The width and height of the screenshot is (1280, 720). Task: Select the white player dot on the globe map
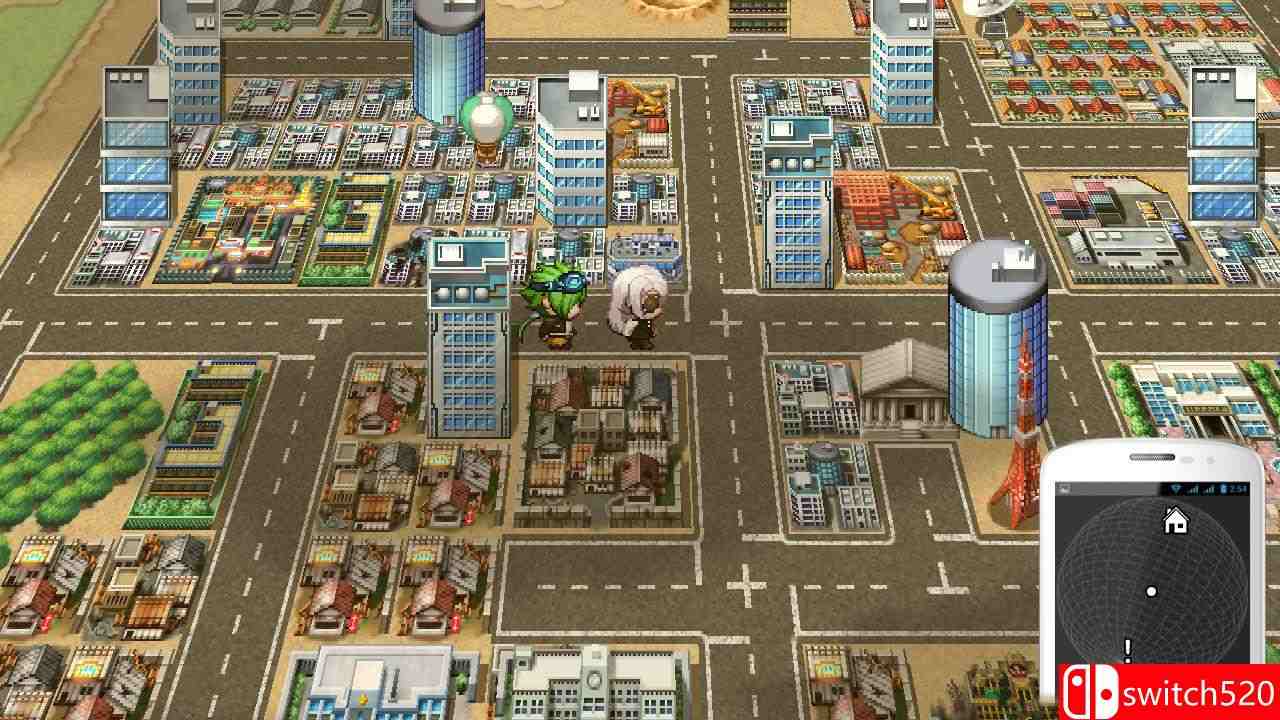click(x=1151, y=591)
